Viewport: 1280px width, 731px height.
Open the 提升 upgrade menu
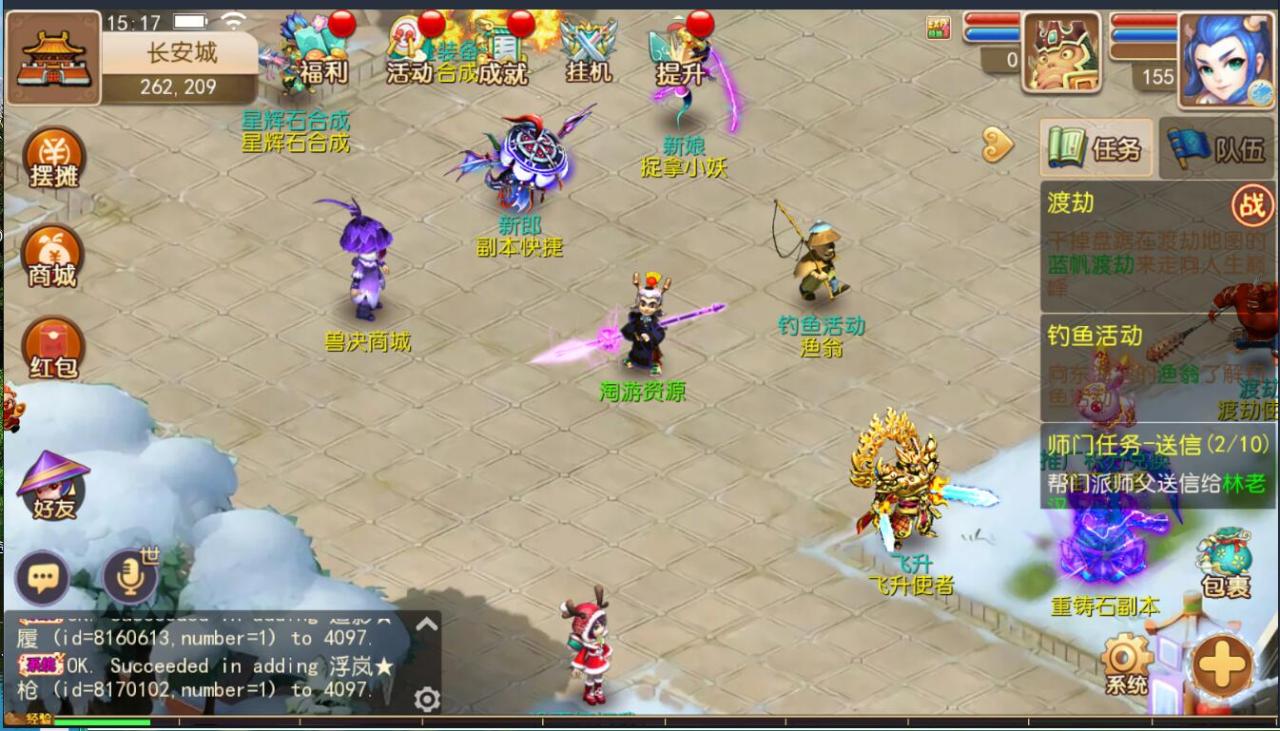coord(679,55)
